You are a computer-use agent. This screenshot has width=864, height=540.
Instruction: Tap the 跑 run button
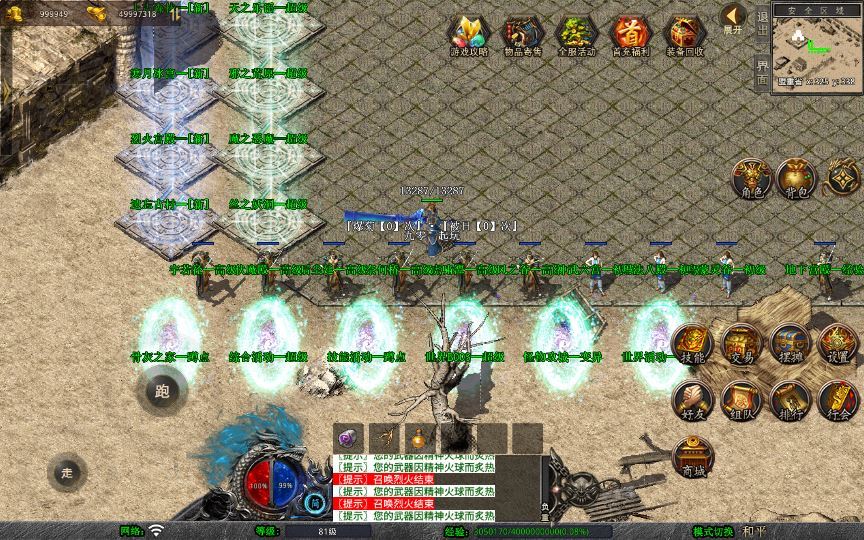coord(162,390)
